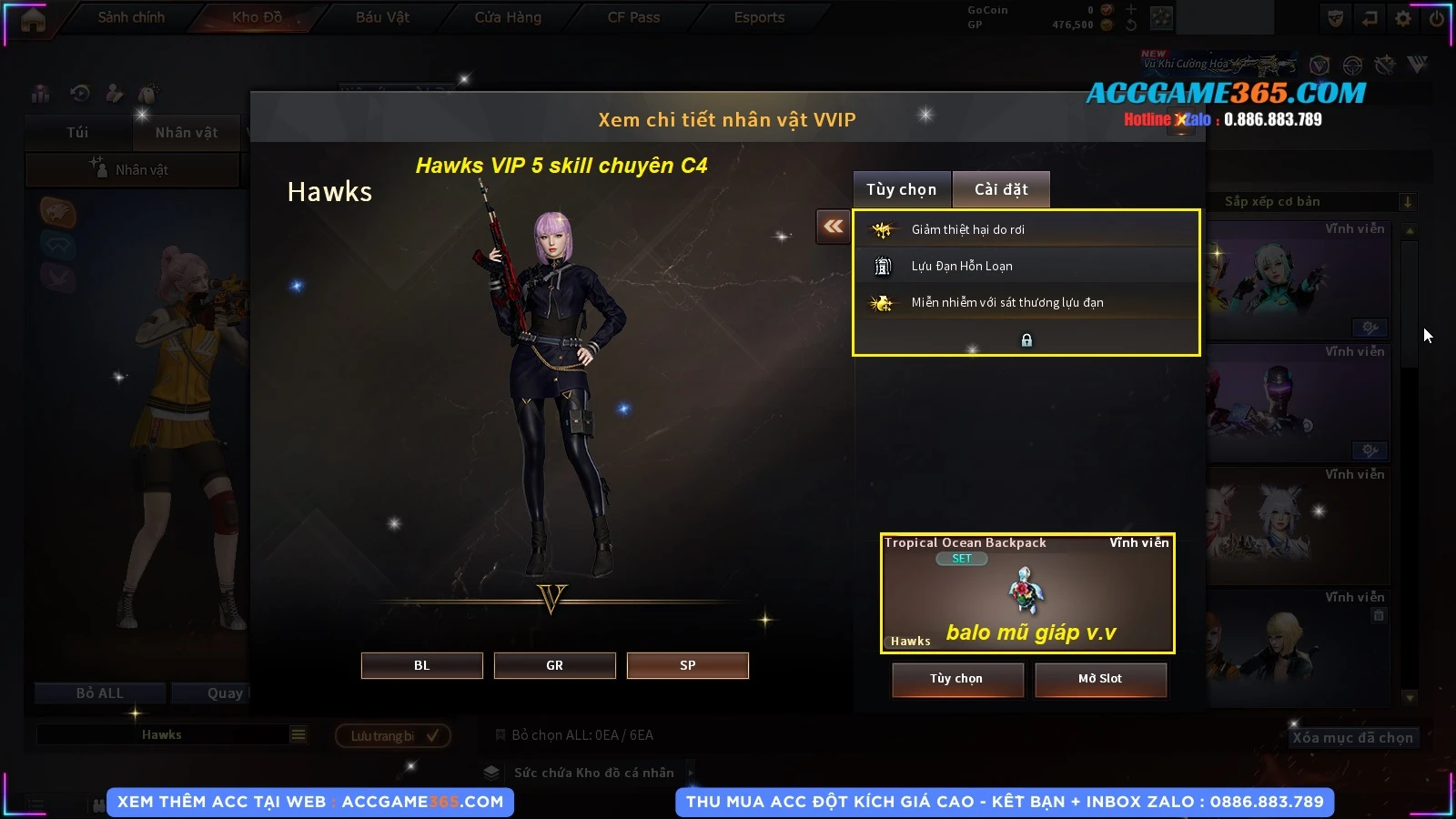Select the BL team button
This screenshot has height=819, width=1456.
click(421, 665)
